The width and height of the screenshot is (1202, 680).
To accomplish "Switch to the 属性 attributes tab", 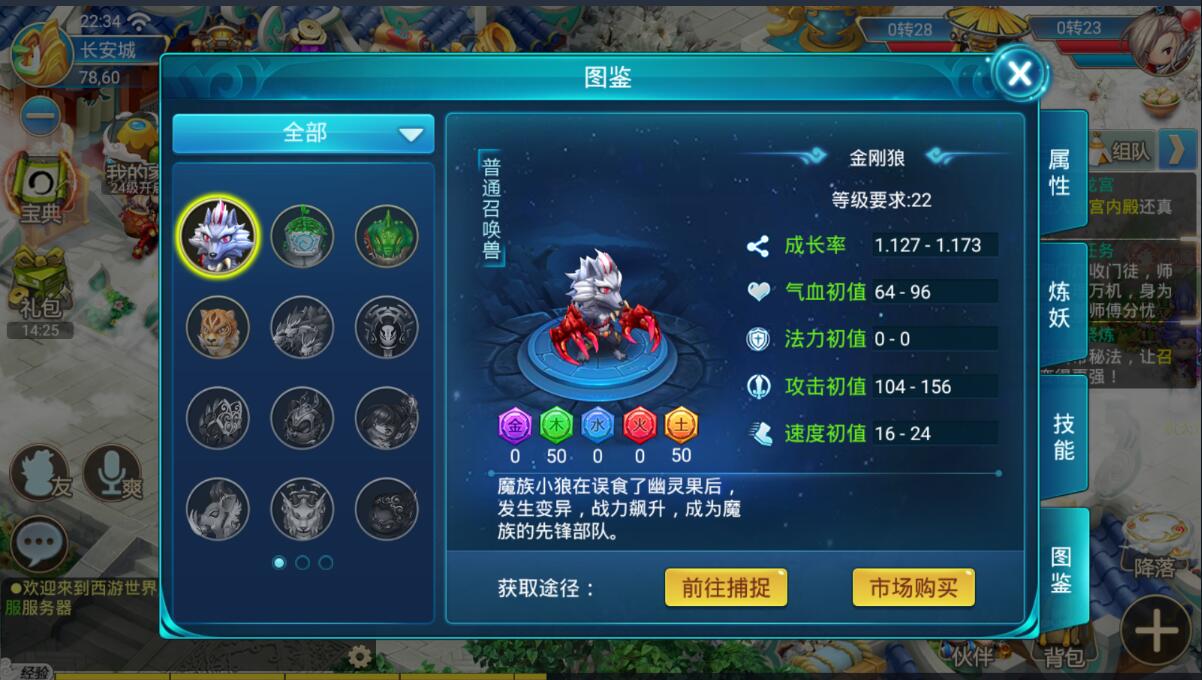I will 1061,172.
